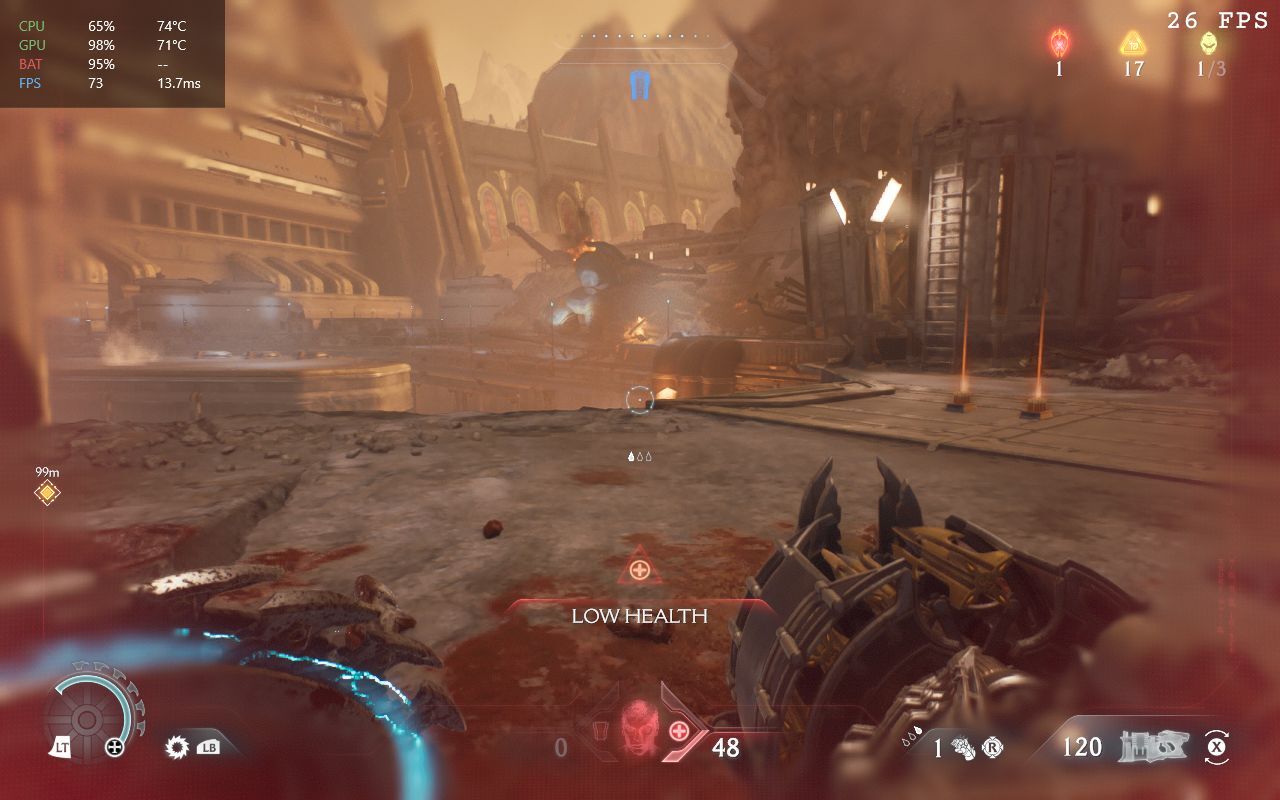The height and width of the screenshot is (800, 1280).
Task: Trigger the shield saw throw icon
Action: coord(179,746)
